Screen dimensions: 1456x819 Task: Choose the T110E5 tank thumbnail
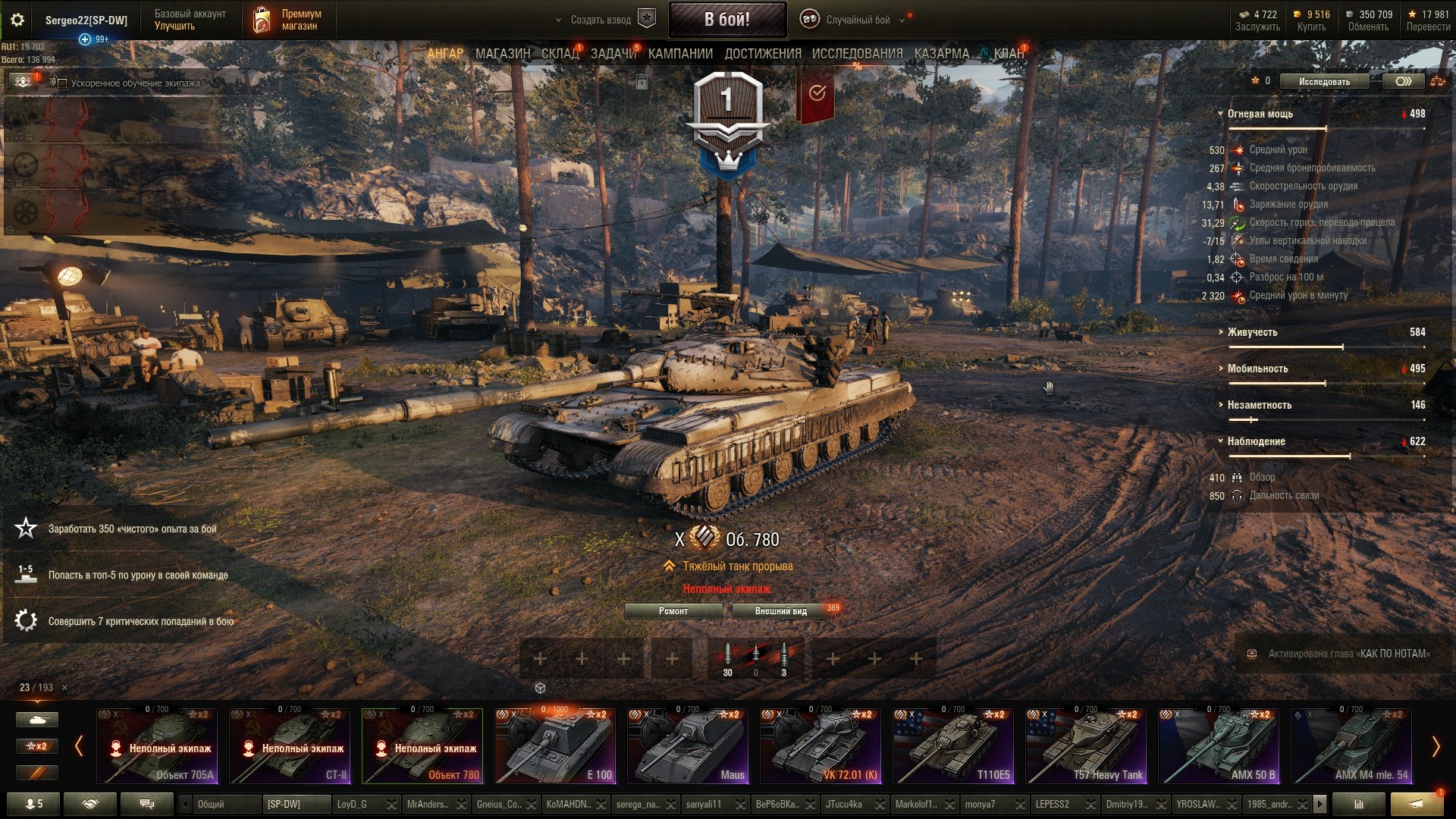click(953, 746)
